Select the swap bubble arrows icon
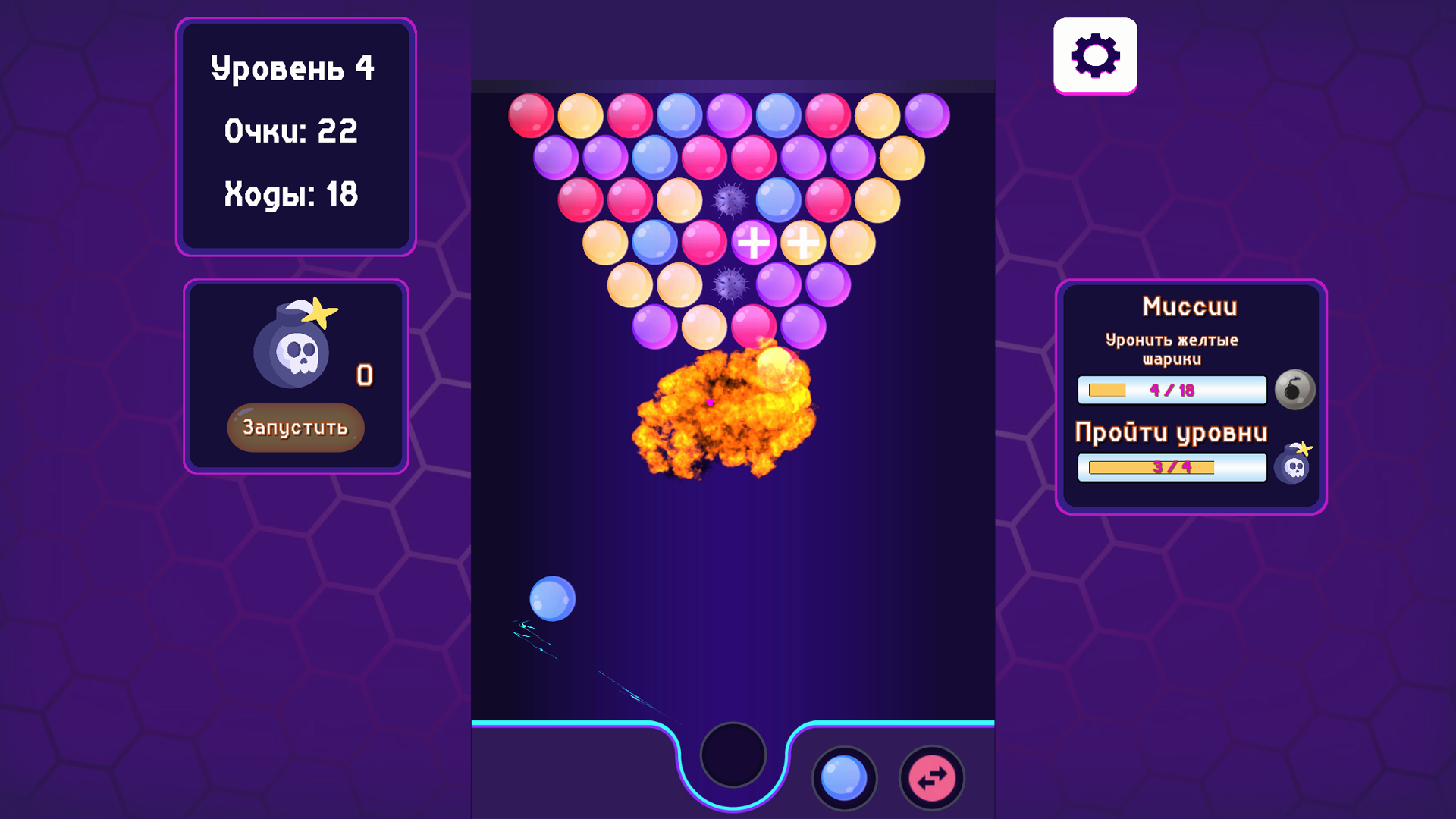This screenshot has width=1456, height=819. click(x=930, y=777)
